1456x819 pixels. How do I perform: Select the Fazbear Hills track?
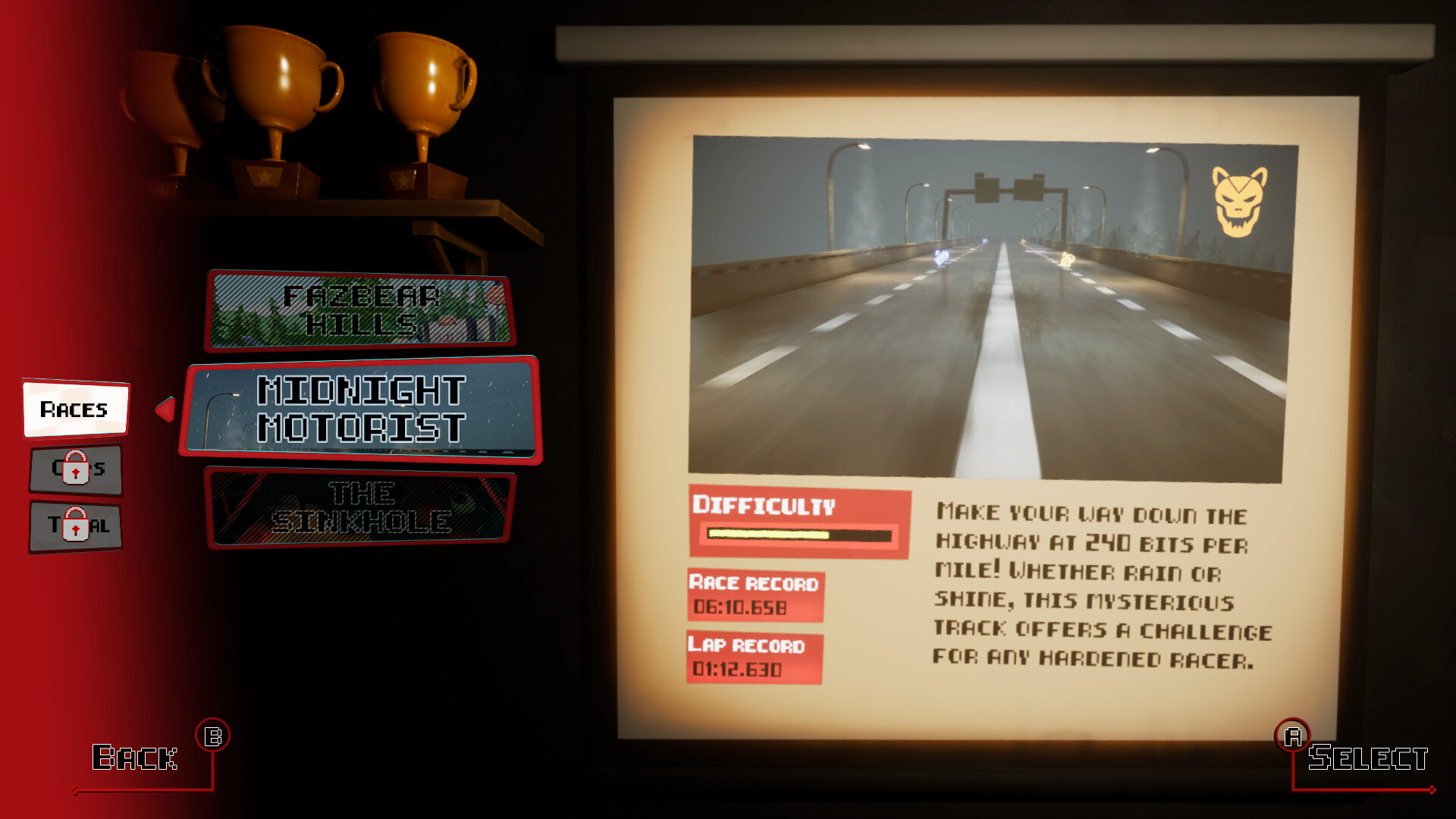[362, 311]
